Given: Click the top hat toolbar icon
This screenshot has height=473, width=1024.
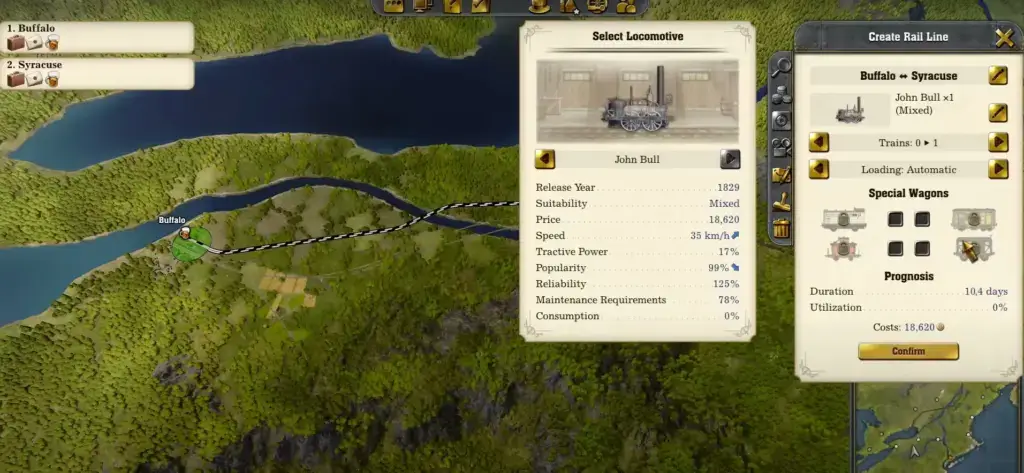Looking at the screenshot, I should [x=539, y=6].
